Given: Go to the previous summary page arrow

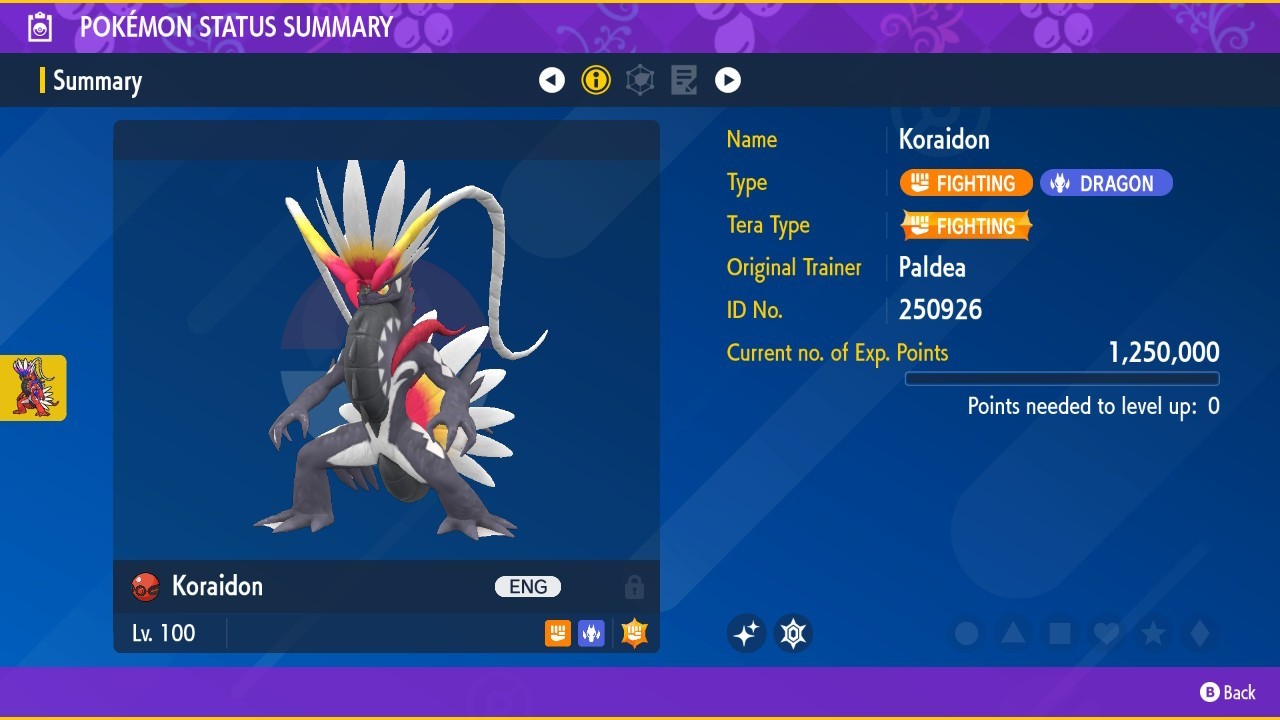Looking at the screenshot, I should (x=552, y=80).
